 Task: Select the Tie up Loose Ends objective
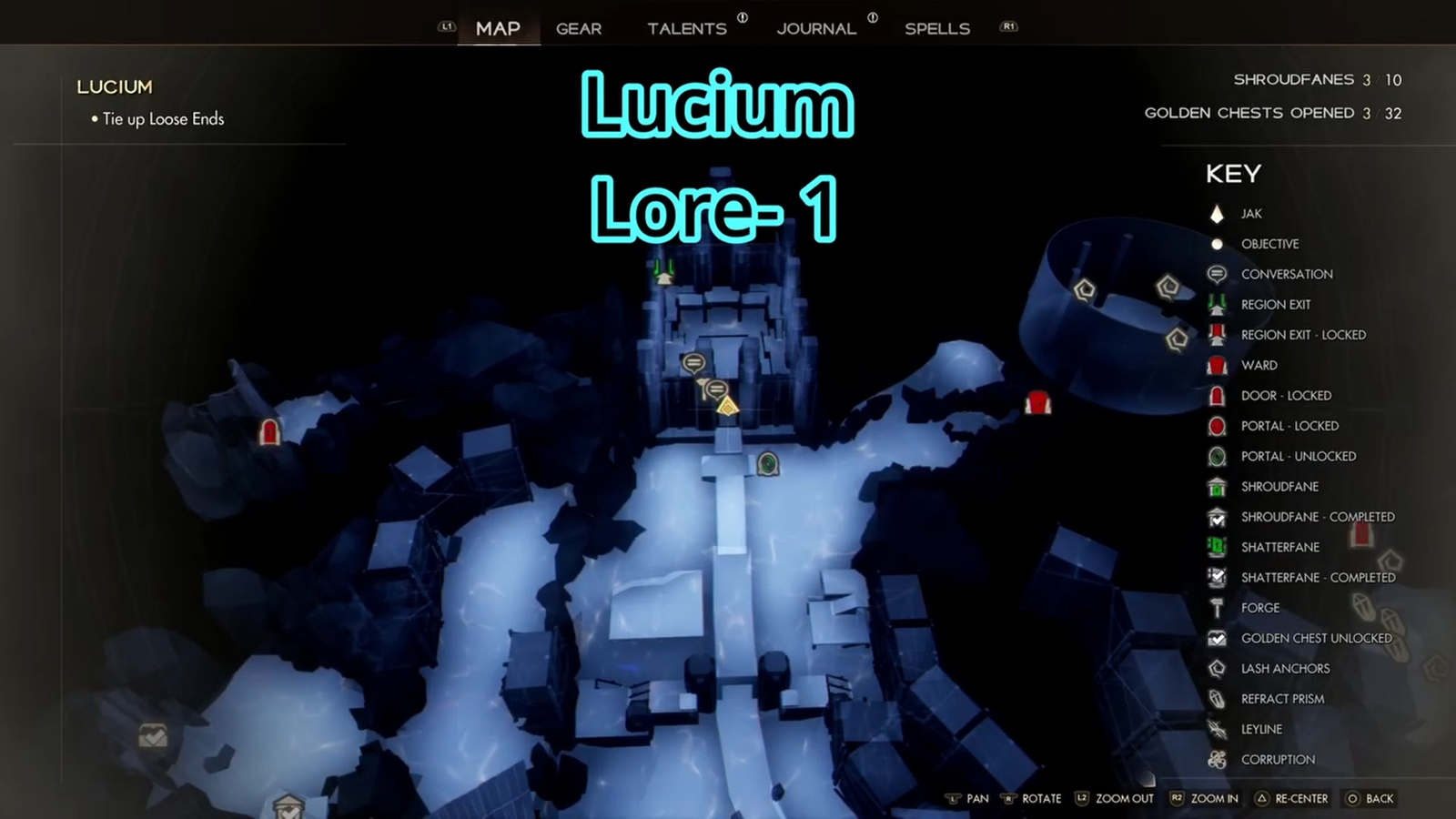[162, 118]
